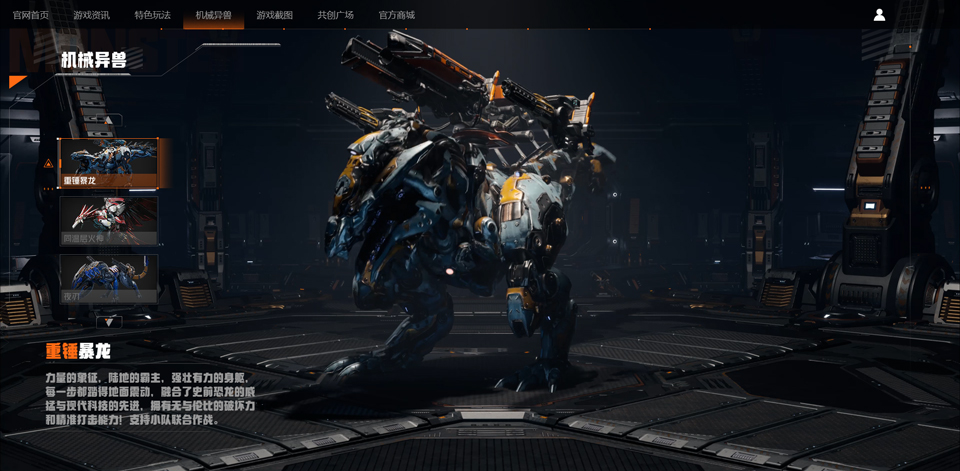This screenshot has height=471, width=960.
Task: Click the down arrow below beast list
Action: click(109, 321)
